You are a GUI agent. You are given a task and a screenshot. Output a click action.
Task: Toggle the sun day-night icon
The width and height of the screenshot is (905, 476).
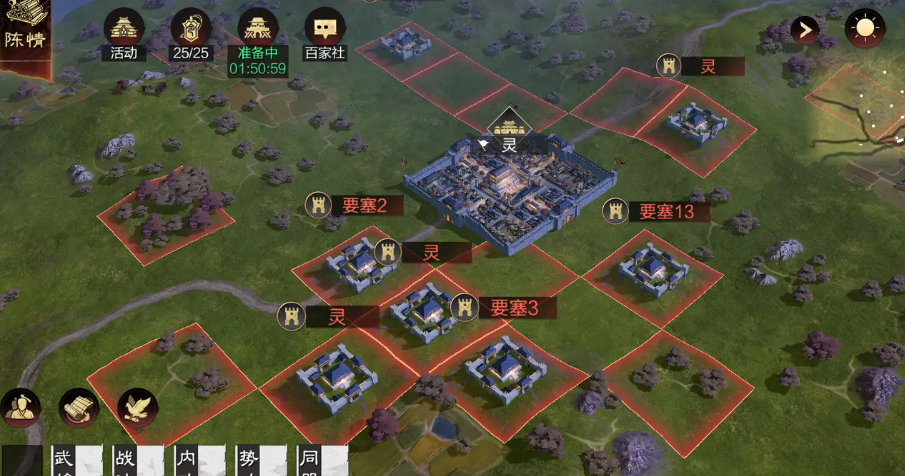864,28
